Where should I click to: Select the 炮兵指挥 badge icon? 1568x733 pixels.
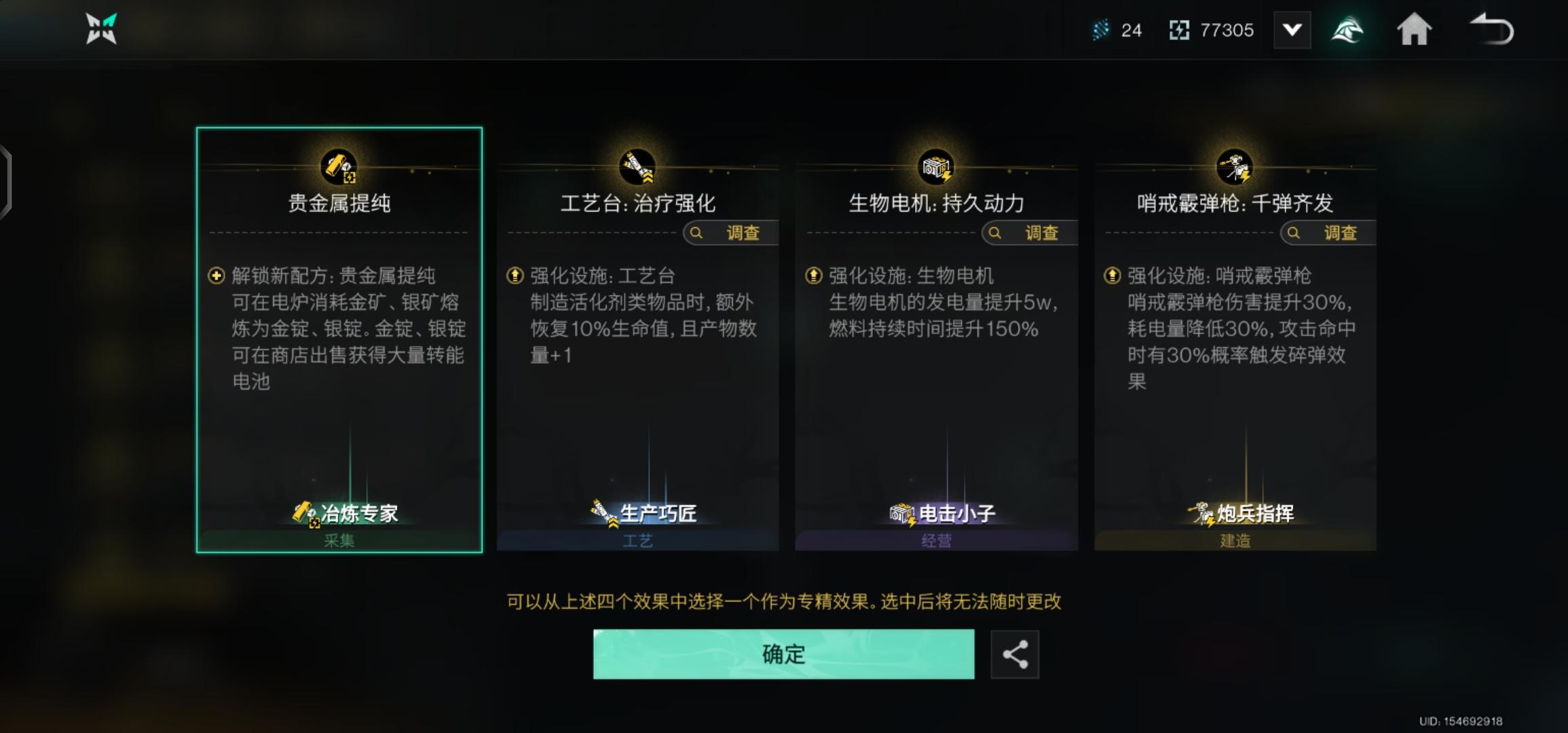pos(1202,514)
